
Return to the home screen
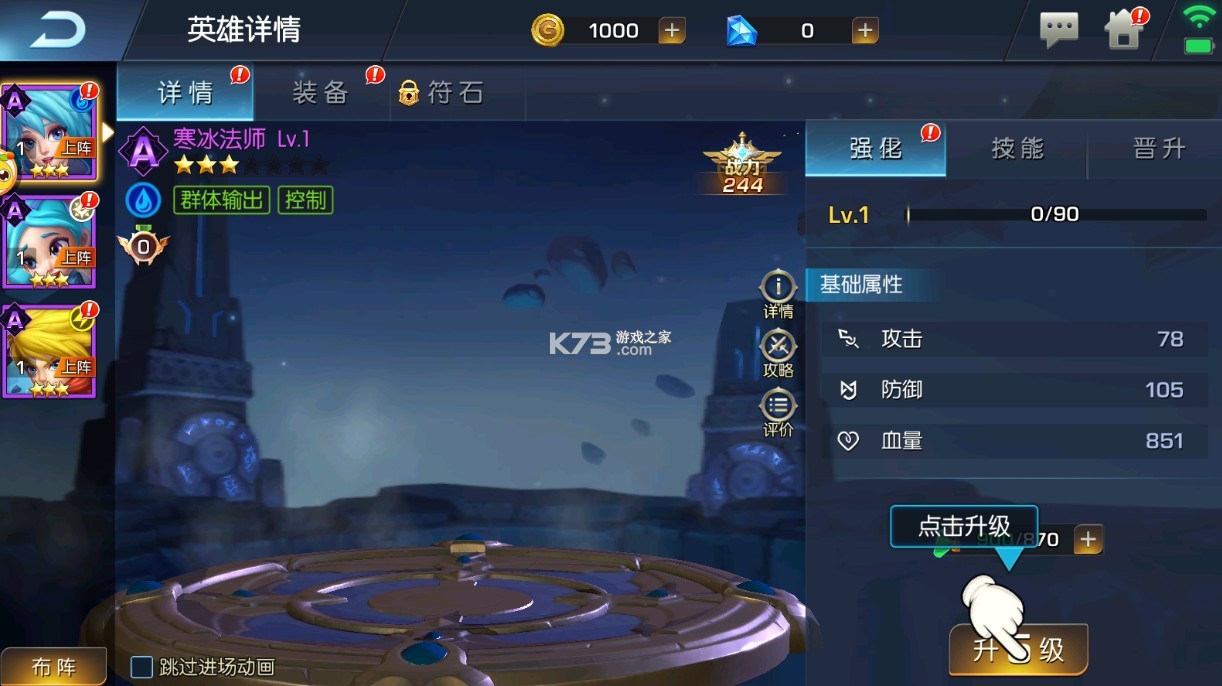pyautogui.click(x=1124, y=30)
